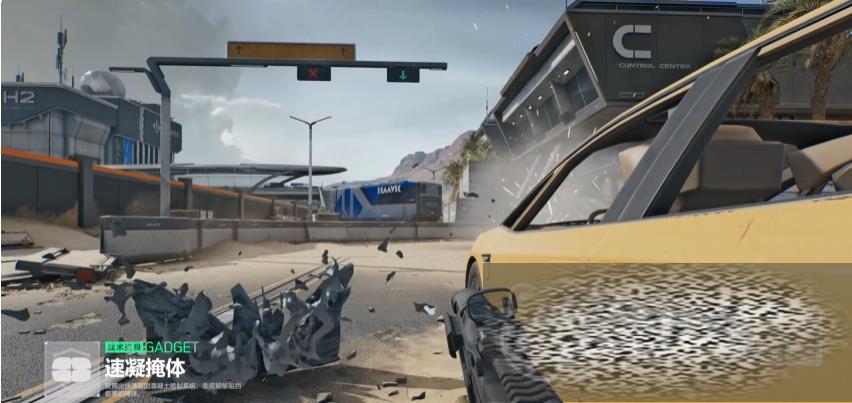Image resolution: width=852 pixels, height=403 pixels.
Task: Select the 速凝掩体 gadget icon
Action: (72, 367)
